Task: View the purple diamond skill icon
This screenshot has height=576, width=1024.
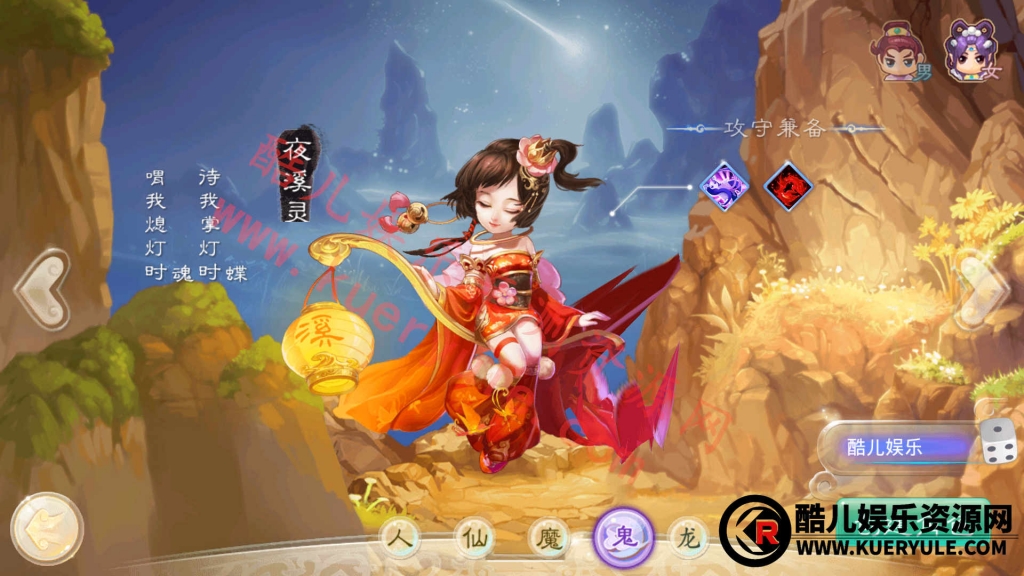Action: point(726,184)
